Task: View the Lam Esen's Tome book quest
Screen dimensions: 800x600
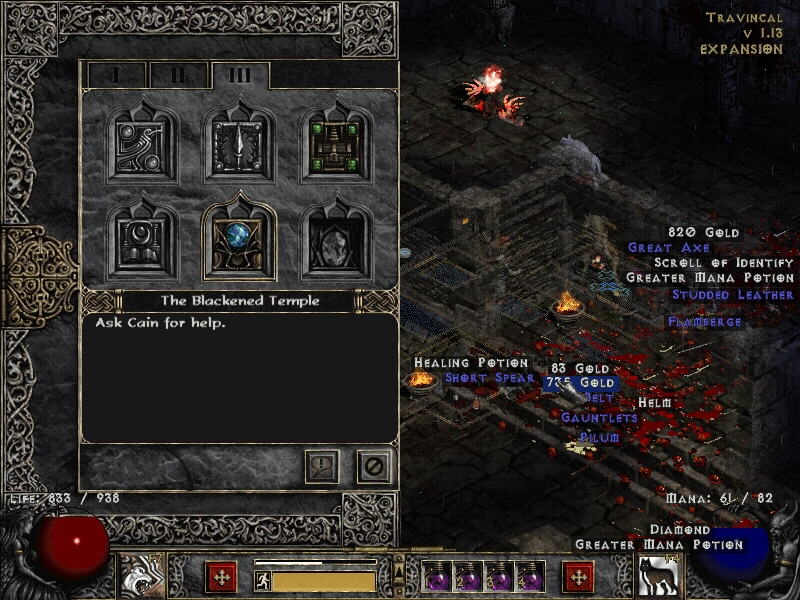Action: pos(143,242)
